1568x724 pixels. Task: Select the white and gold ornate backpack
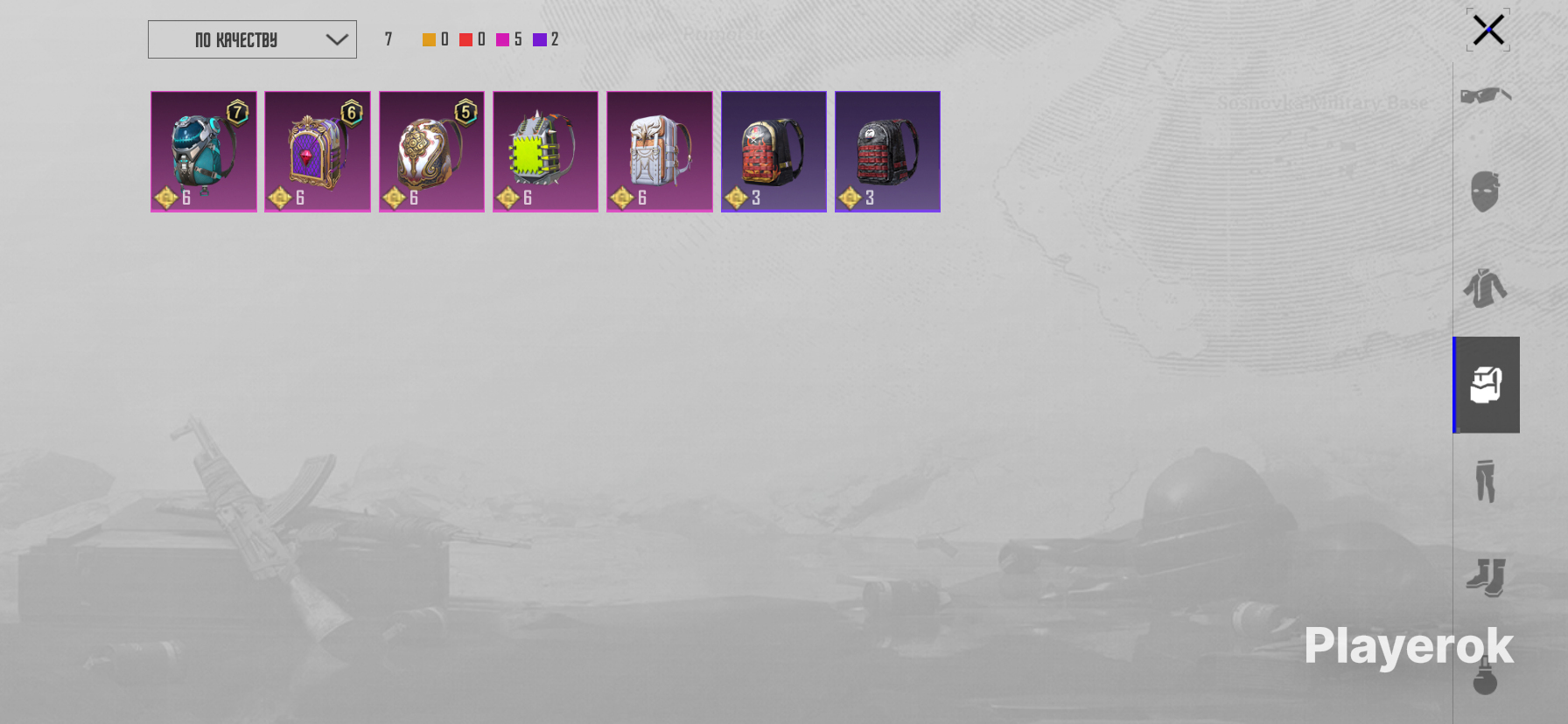coord(431,151)
